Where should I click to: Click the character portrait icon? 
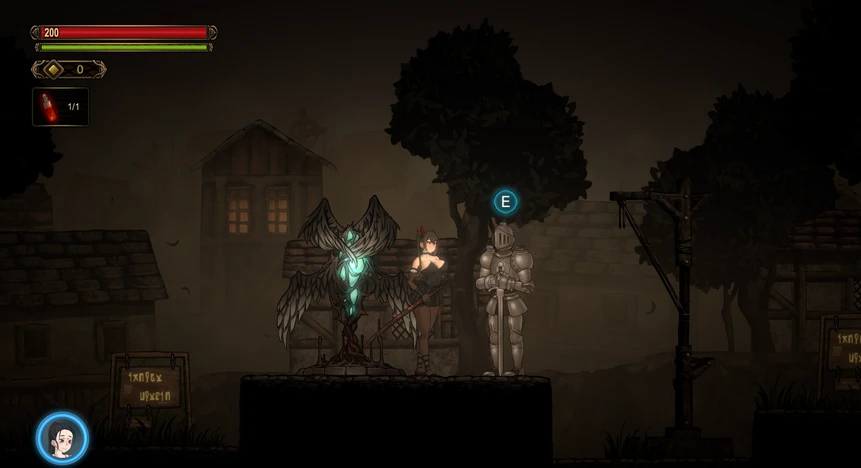coord(62,438)
